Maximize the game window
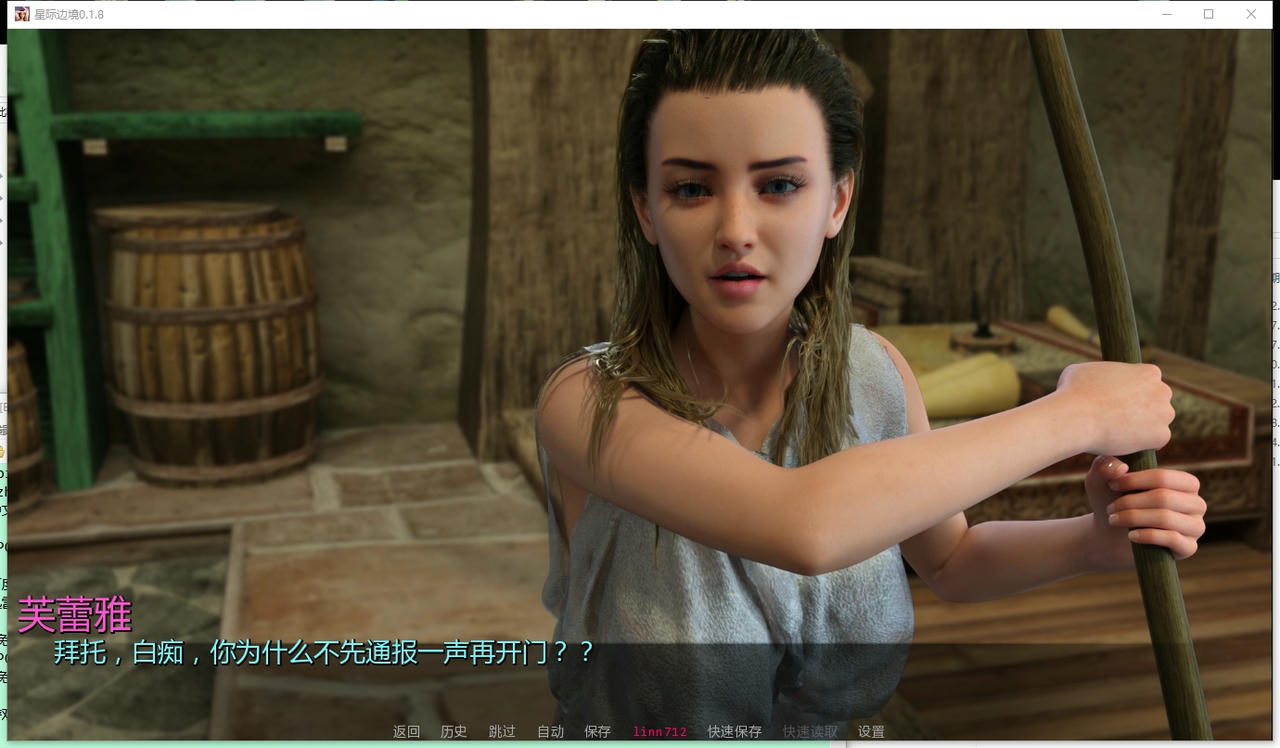The height and width of the screenshot is (748, 1280). click(1207, 14)
